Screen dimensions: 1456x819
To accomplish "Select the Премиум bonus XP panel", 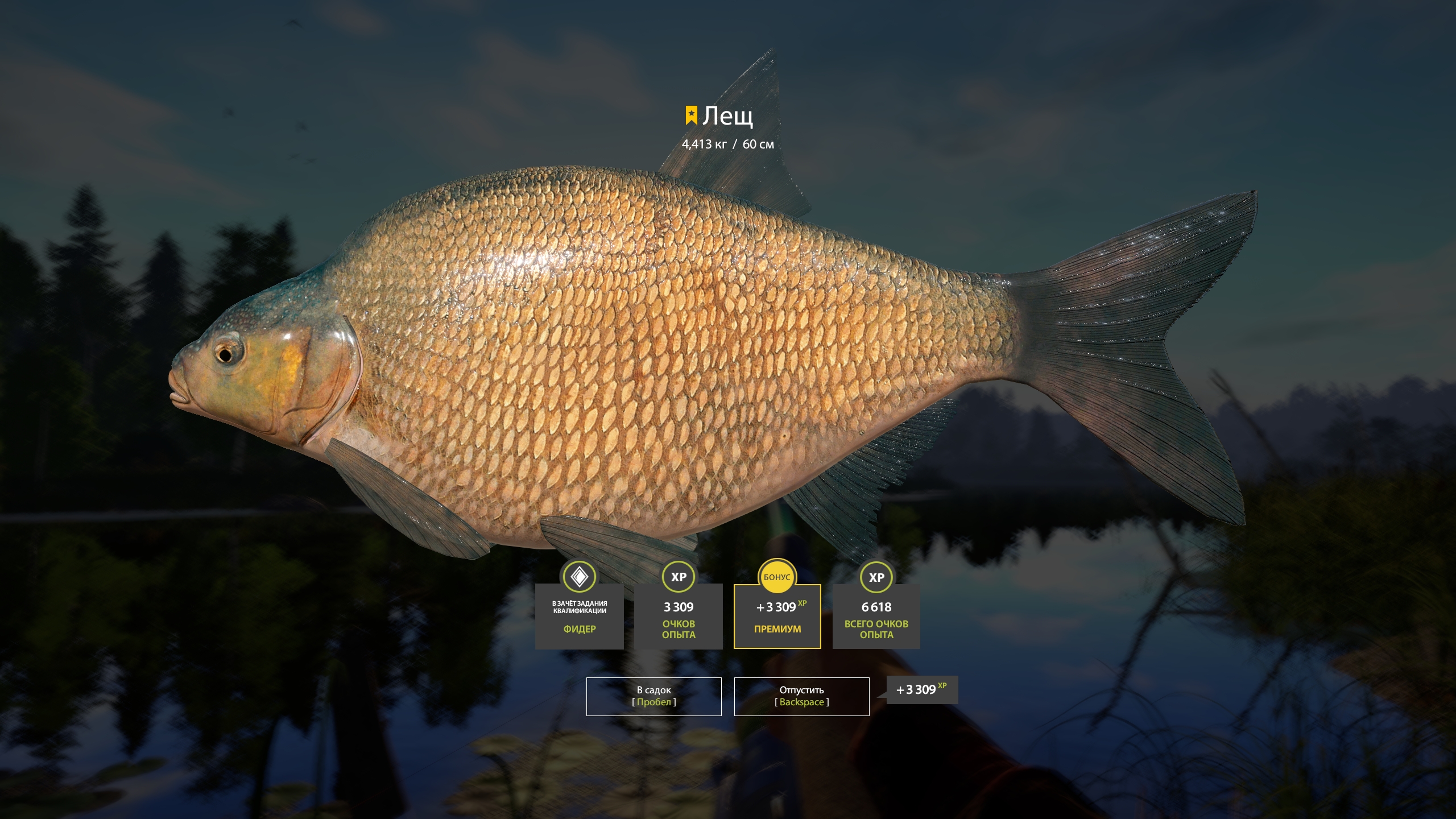I will (777, 616).
